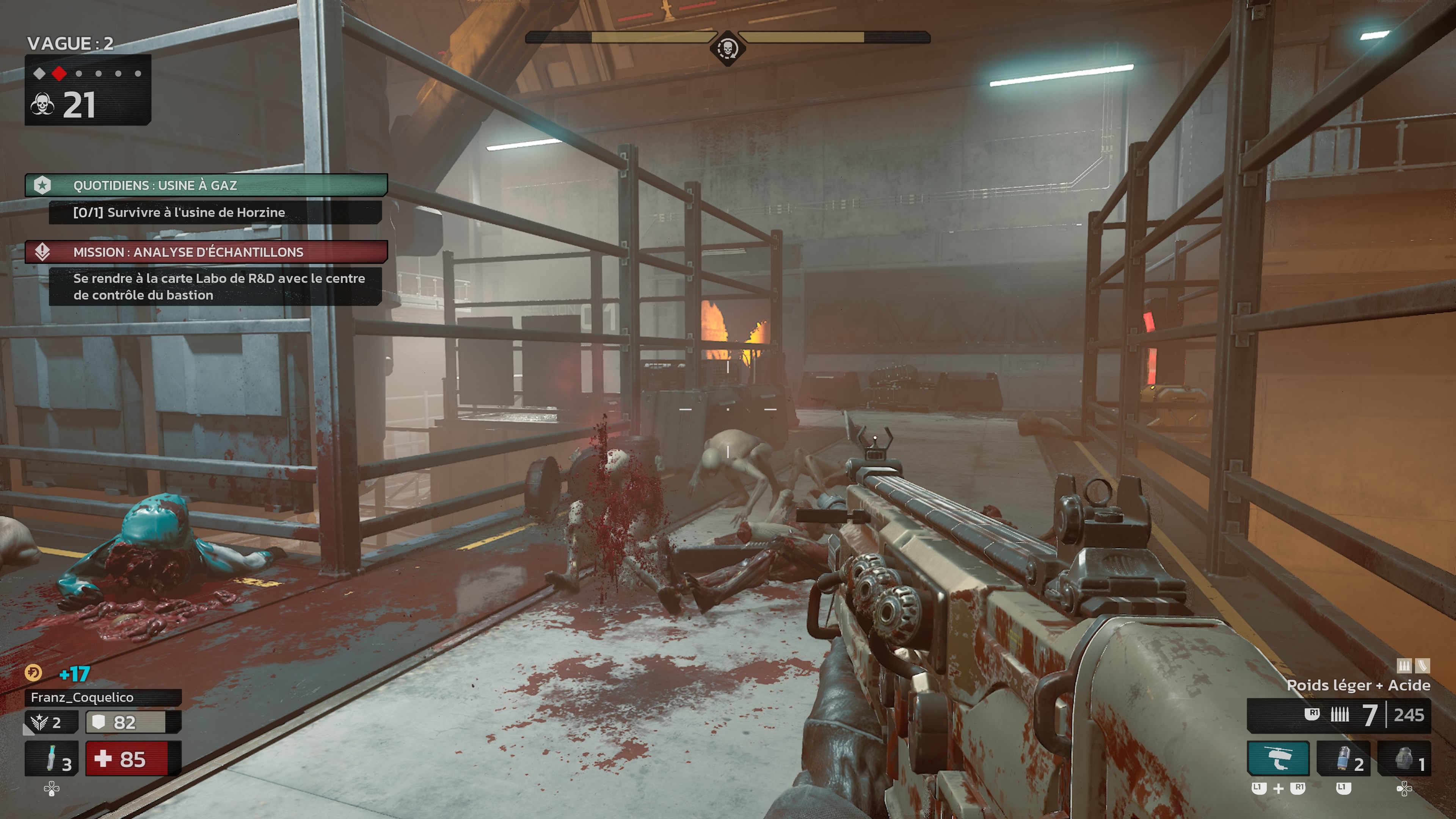Viewport: 1456px width, 819px height.
Task: Open the Mission: Analyse d'échantillons tracker
Action: [x=206, y=252]
